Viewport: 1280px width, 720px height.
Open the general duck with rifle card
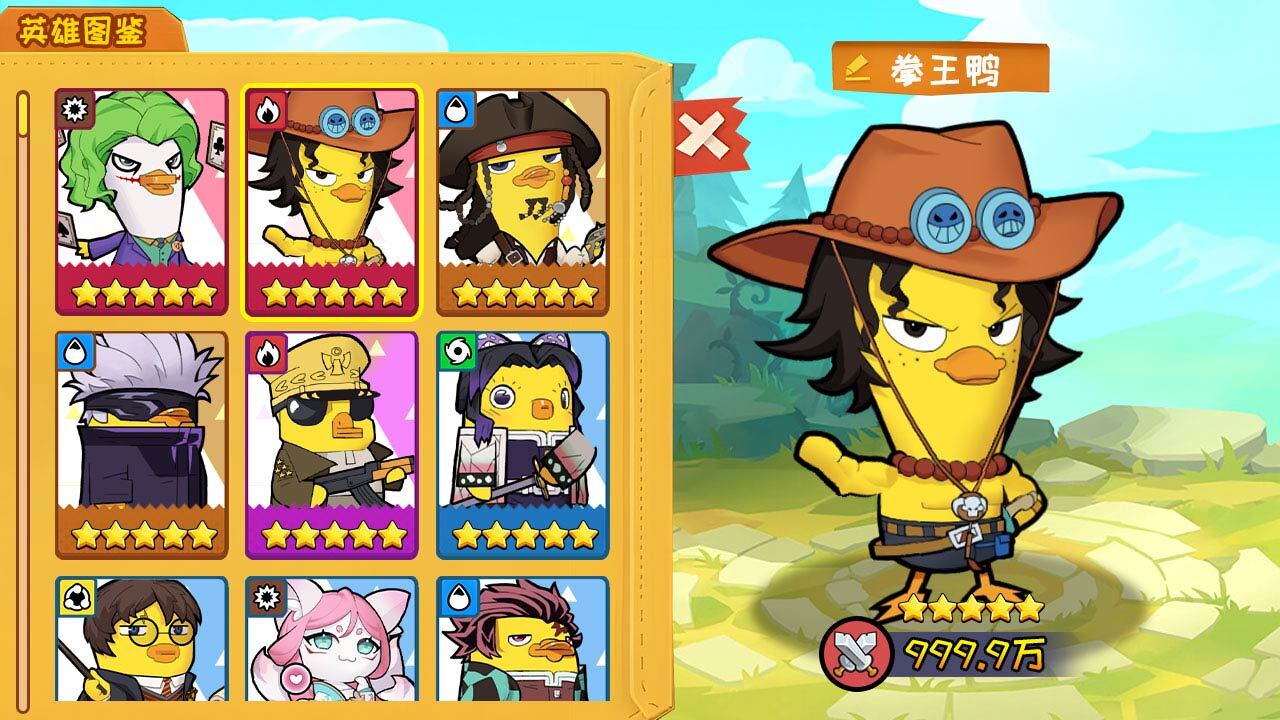332,444
